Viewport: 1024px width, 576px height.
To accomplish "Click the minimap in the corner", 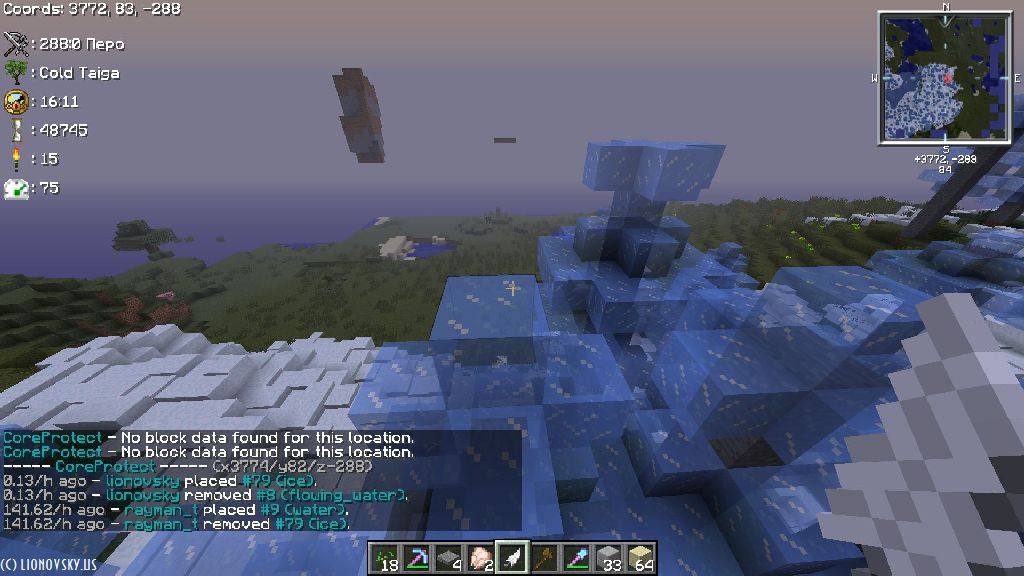I will 945,77.
